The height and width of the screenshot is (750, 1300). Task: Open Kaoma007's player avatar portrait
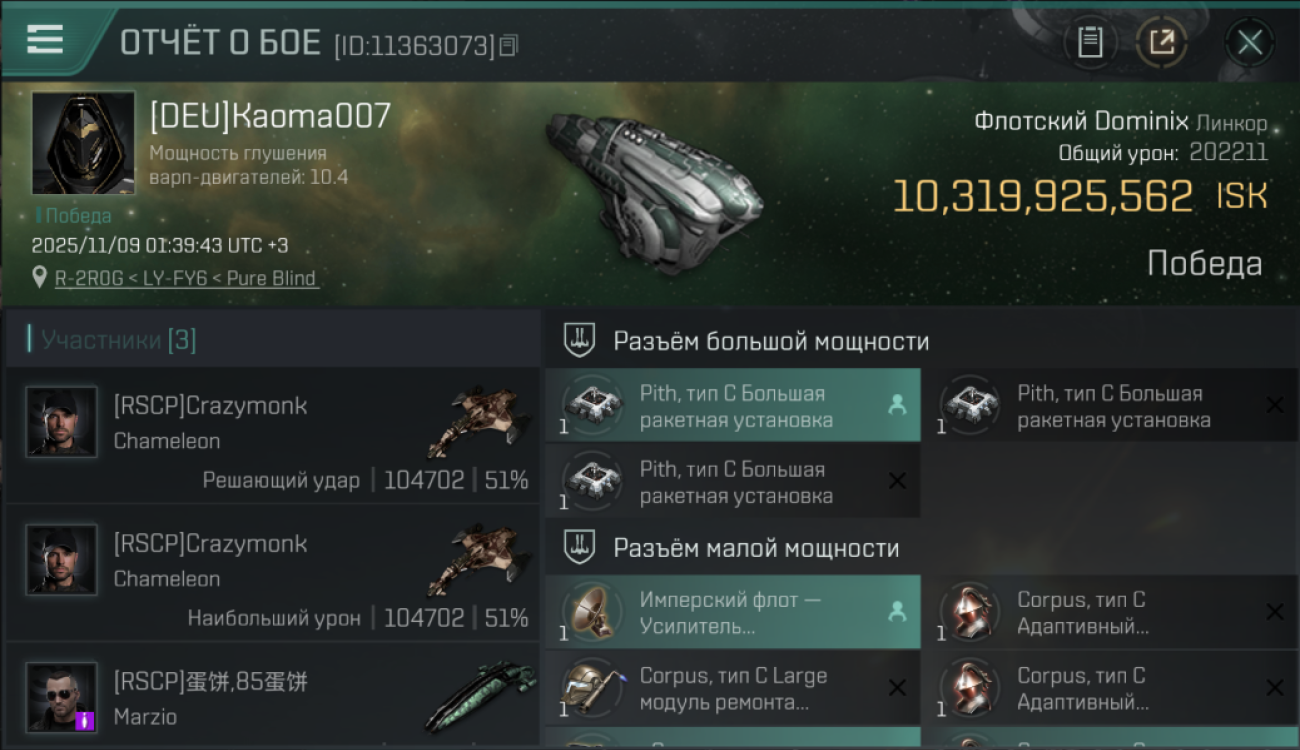[83, 142]
